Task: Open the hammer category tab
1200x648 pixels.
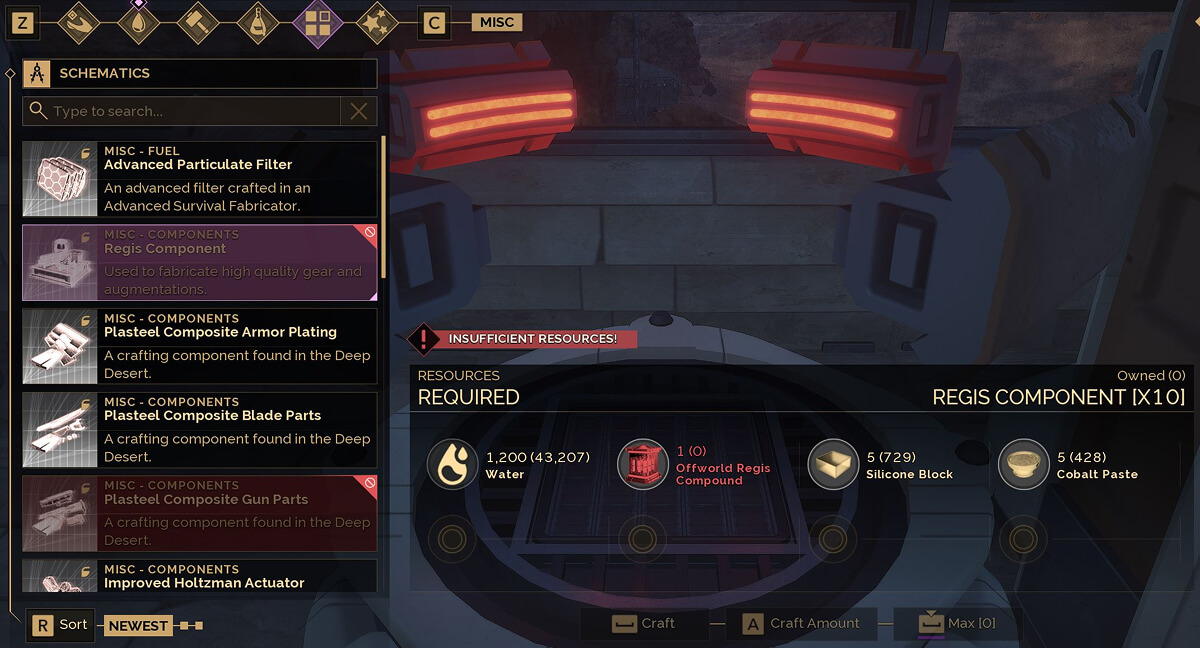Action: point(198,23)
